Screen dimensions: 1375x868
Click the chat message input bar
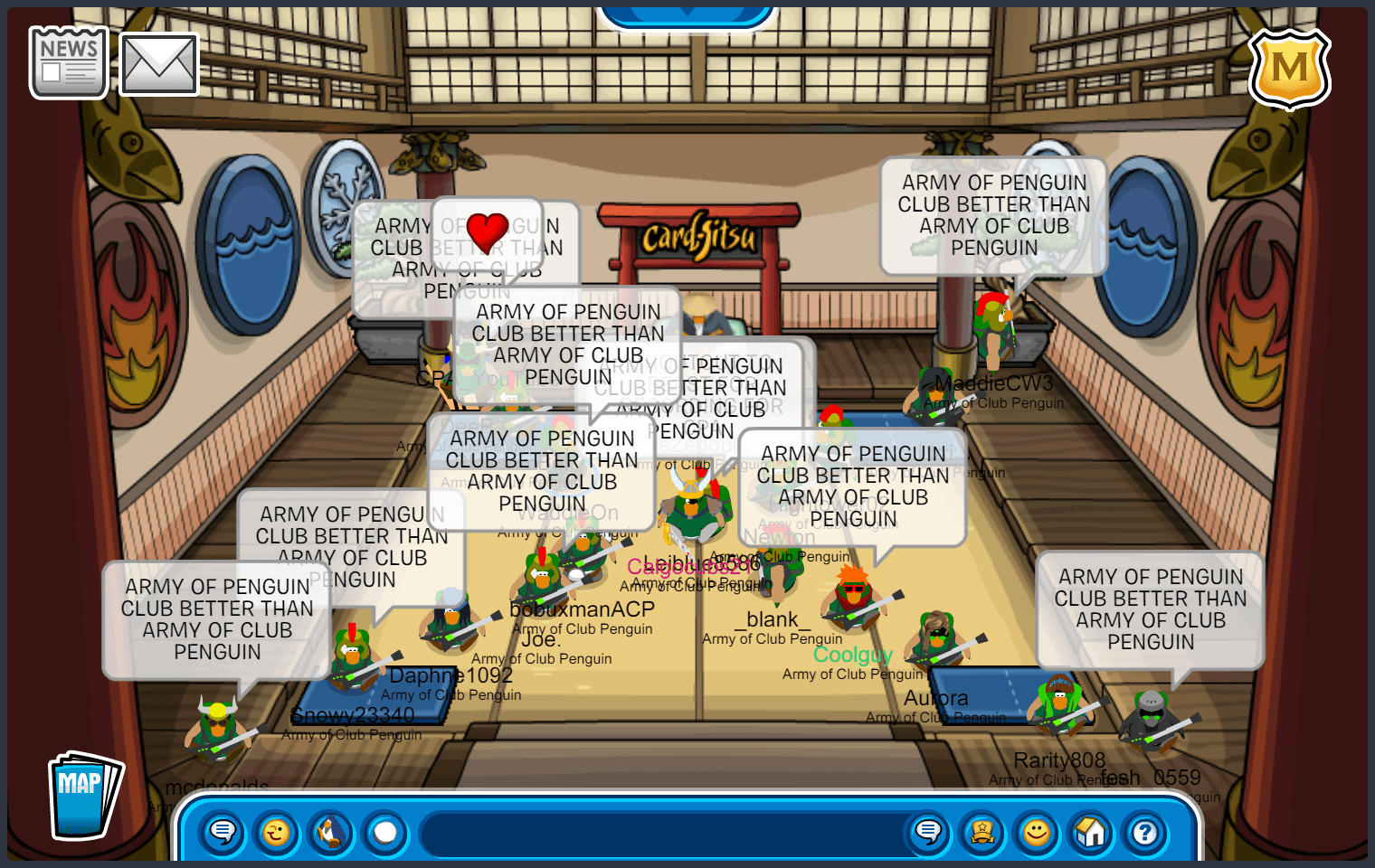click(x=660, y=833)
